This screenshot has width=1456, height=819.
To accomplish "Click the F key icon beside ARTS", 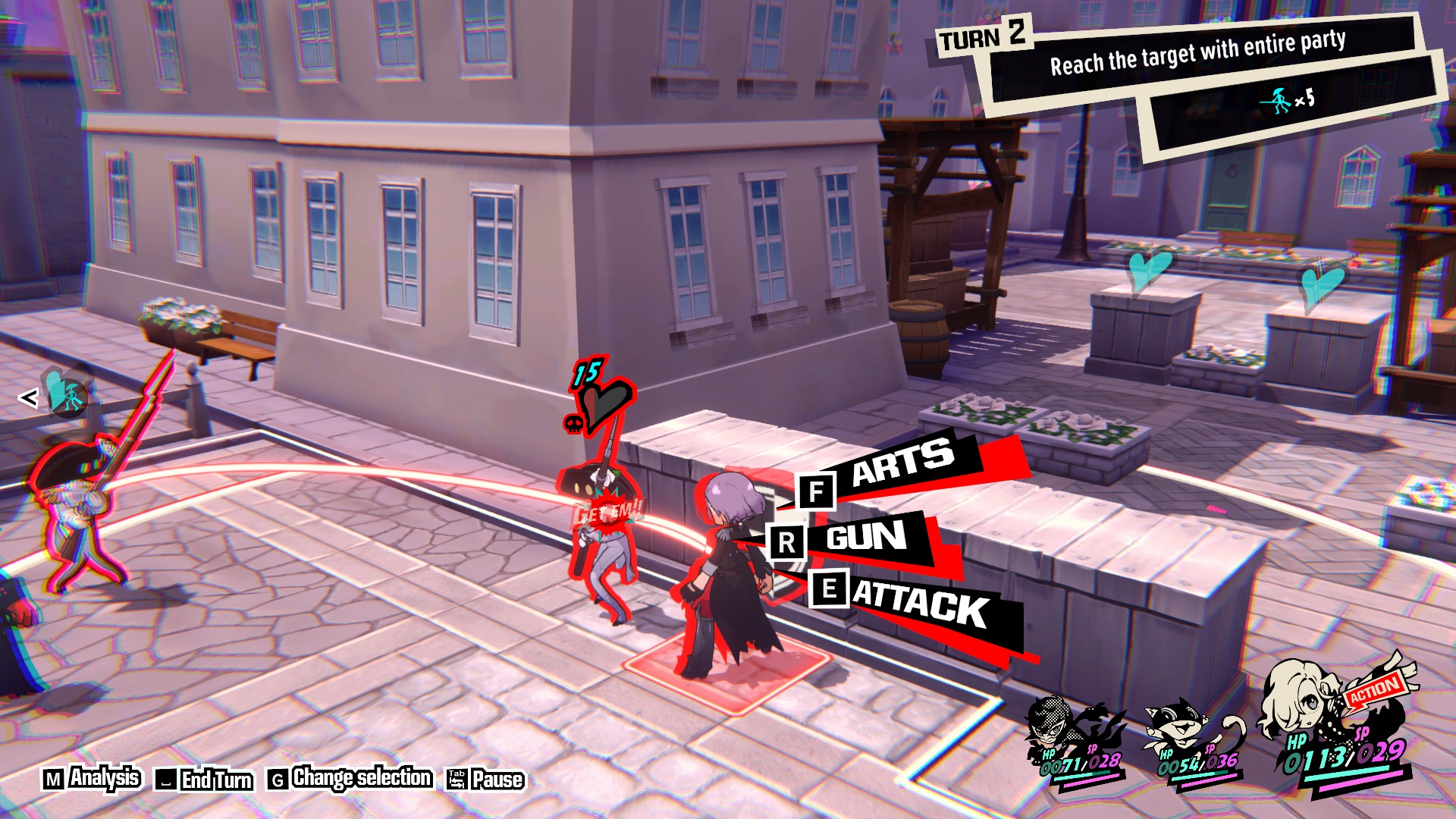I will [816, 492].
